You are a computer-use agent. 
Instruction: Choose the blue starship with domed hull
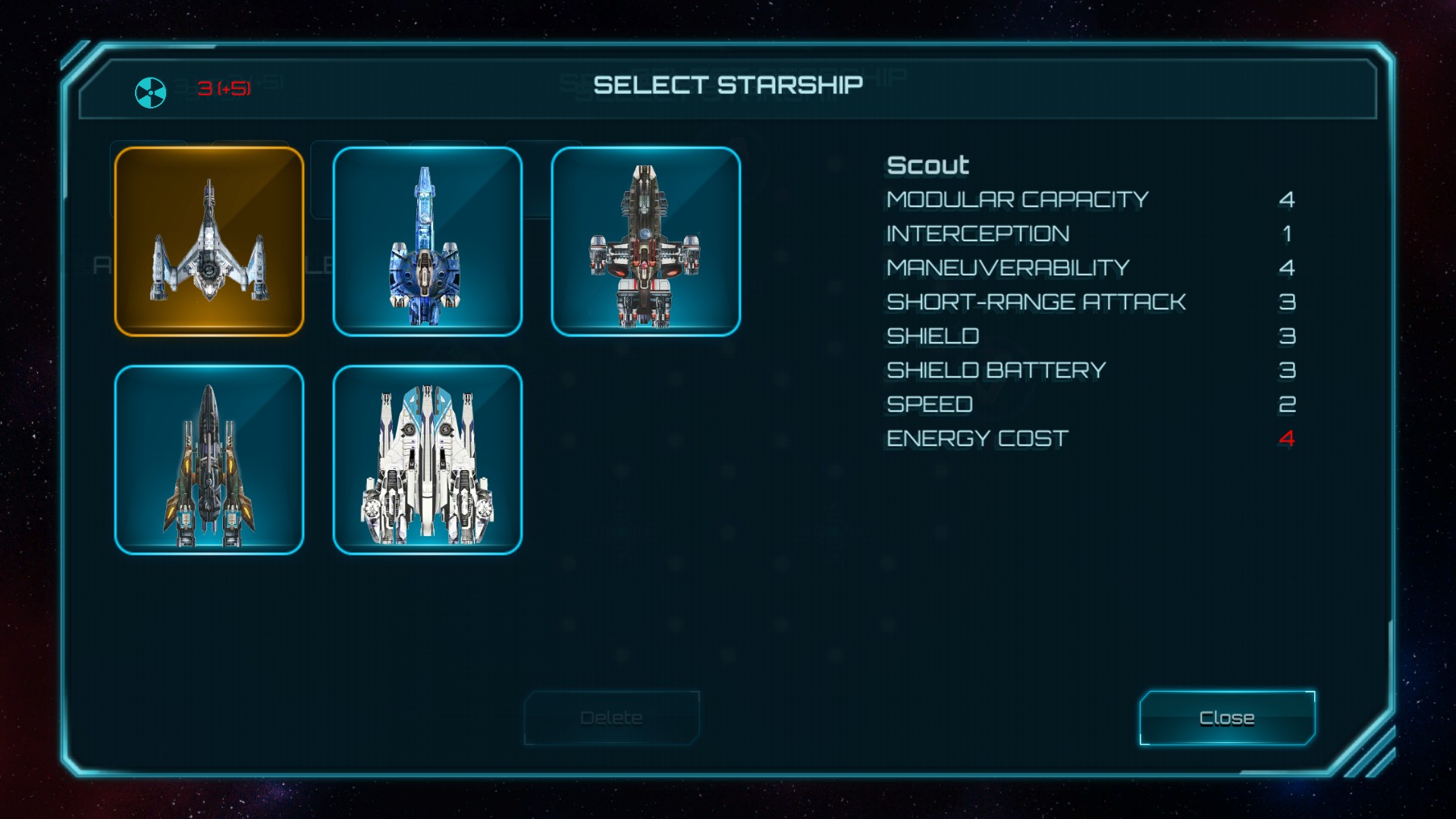tap(428, 241)
